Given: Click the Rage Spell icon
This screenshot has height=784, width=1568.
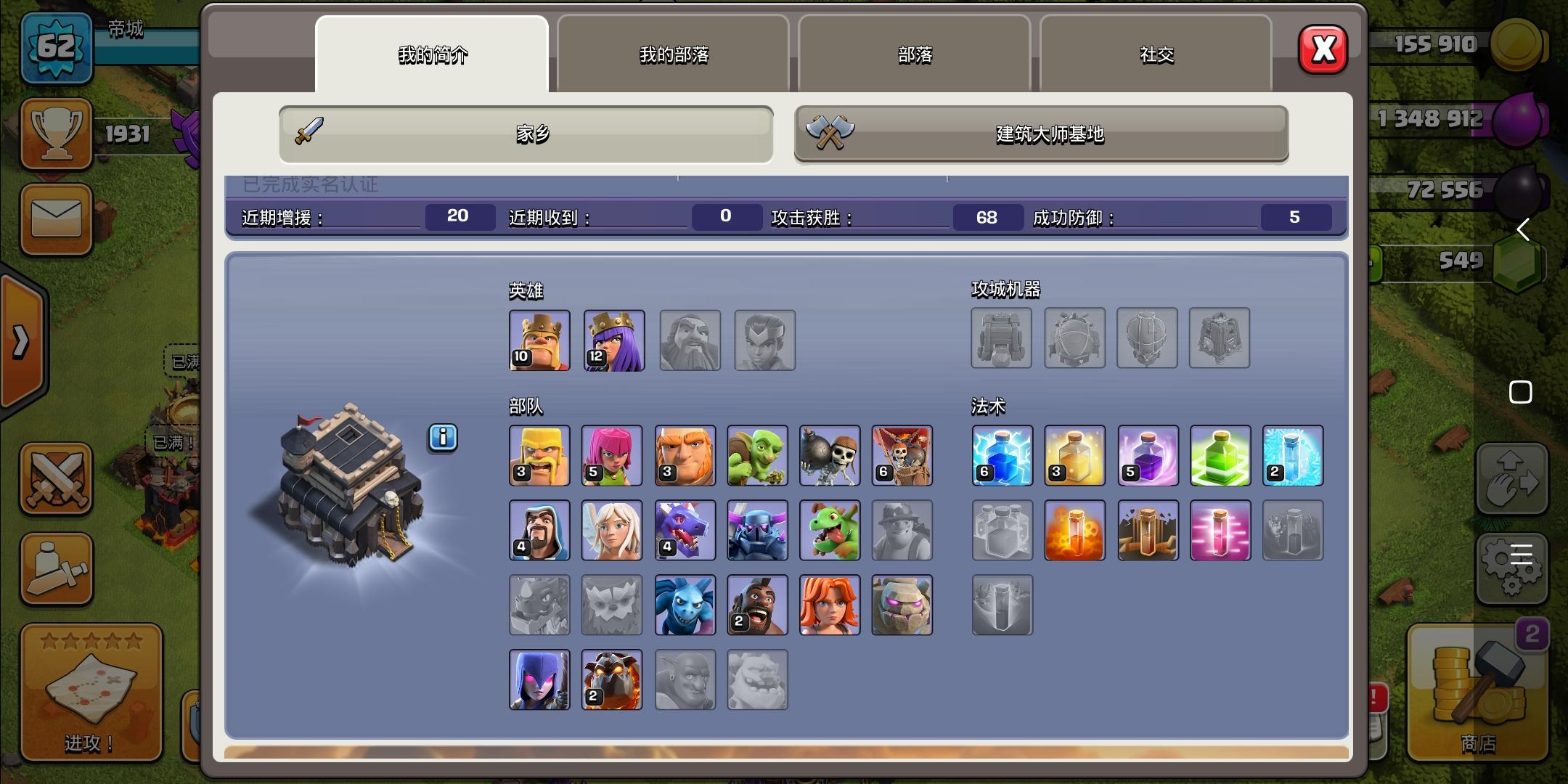Looking at the screenshot, I should coord(1148,456).
